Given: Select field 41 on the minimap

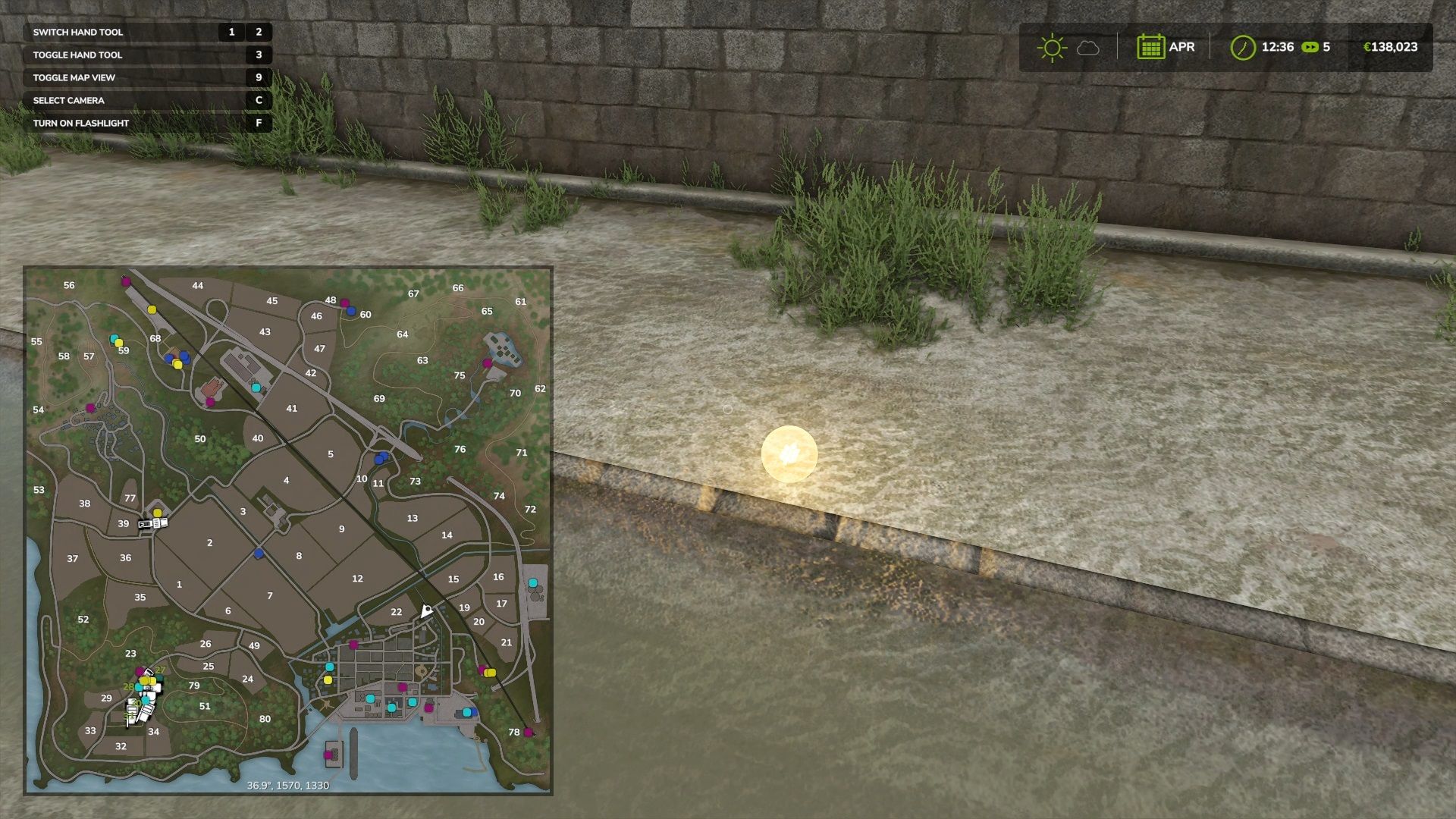Looking at the screenshot, I should tap(291, 408).
